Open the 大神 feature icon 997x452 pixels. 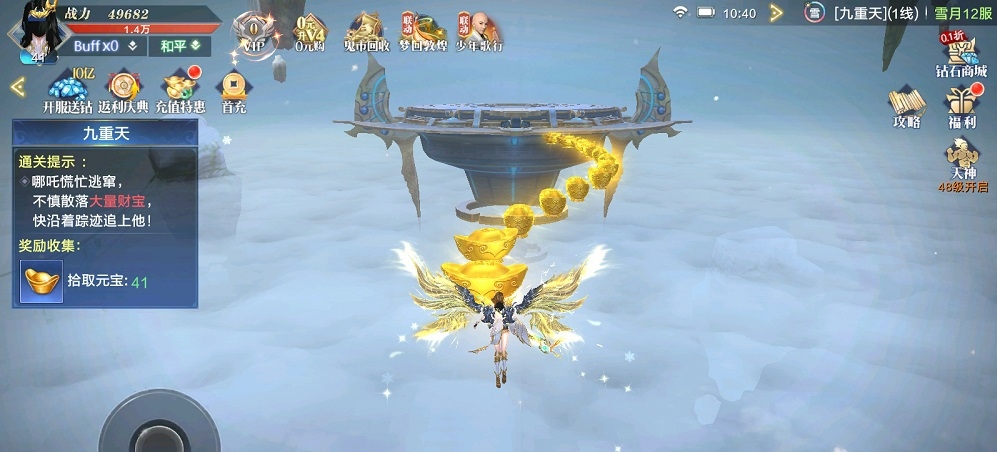[x=962, y=162]
